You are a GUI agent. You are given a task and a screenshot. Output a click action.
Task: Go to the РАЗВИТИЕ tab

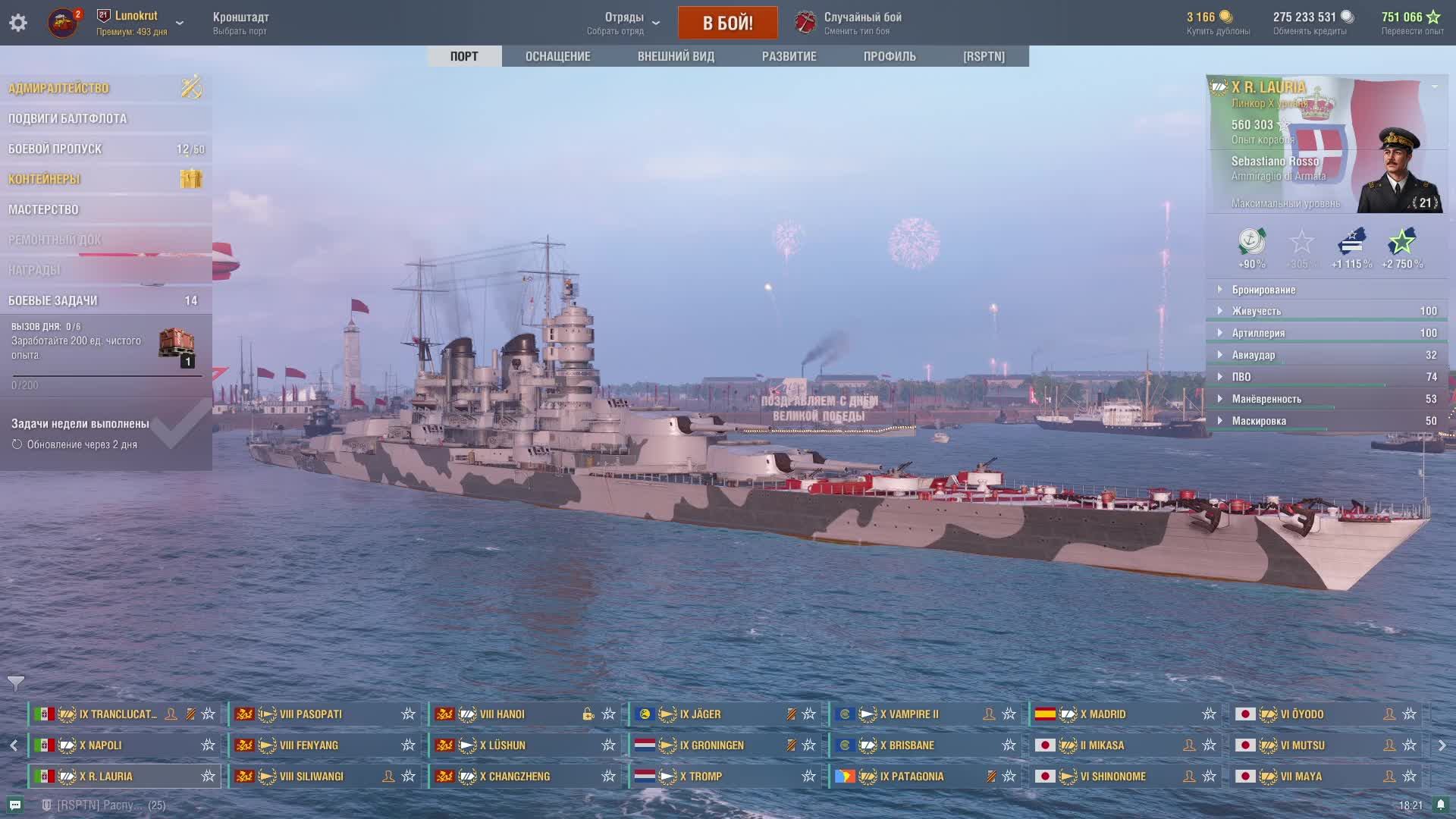[x=789, y=56]
